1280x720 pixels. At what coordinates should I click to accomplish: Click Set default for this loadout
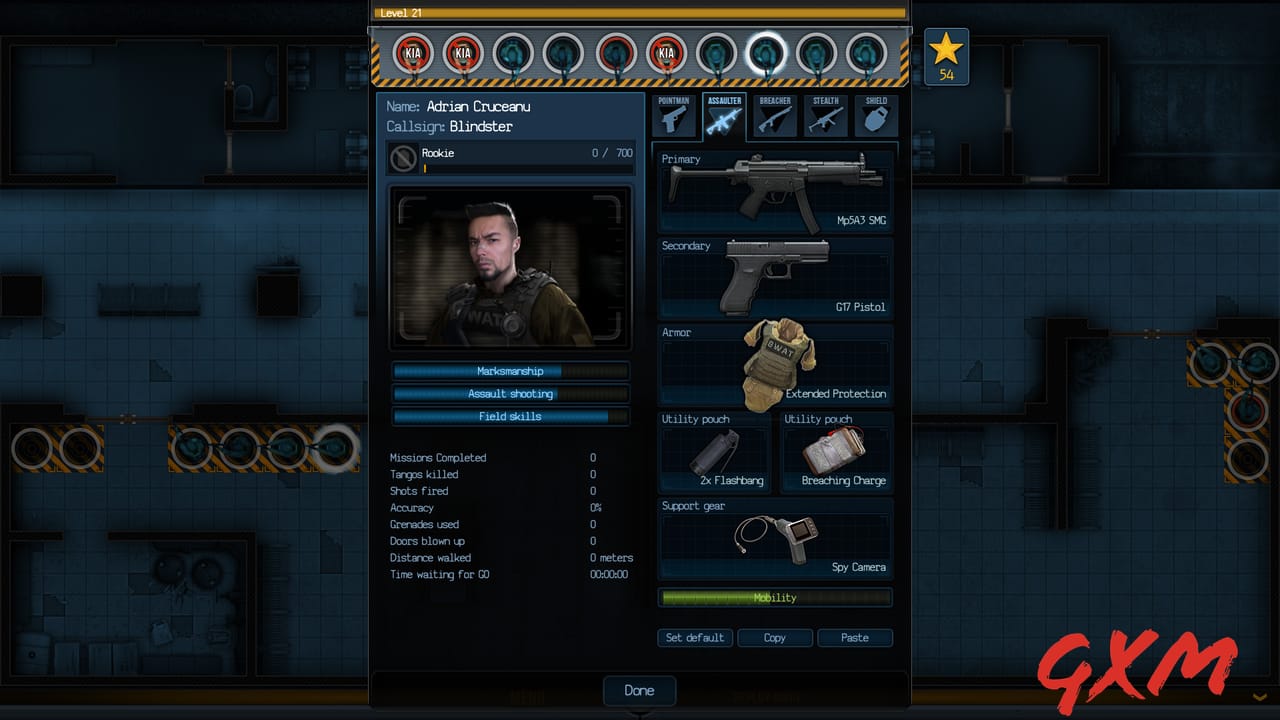tap(694, 637)
